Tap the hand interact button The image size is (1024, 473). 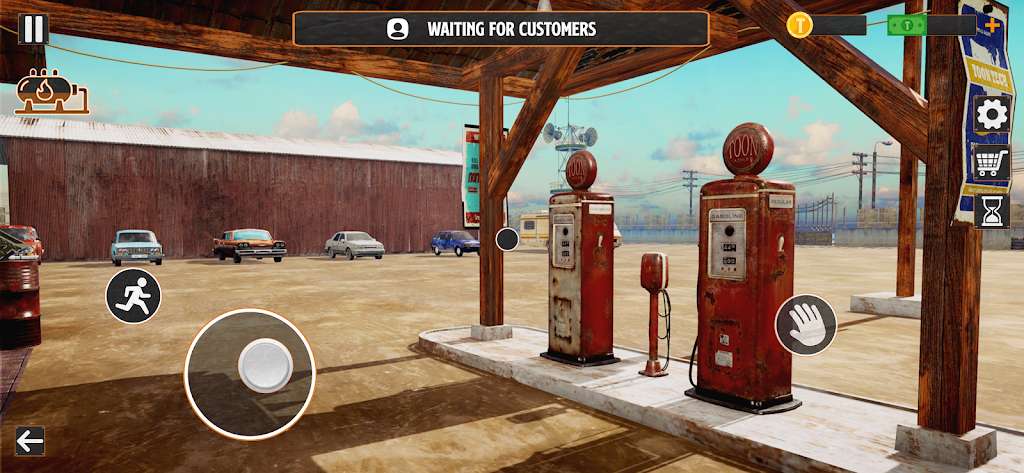point(806,325)
